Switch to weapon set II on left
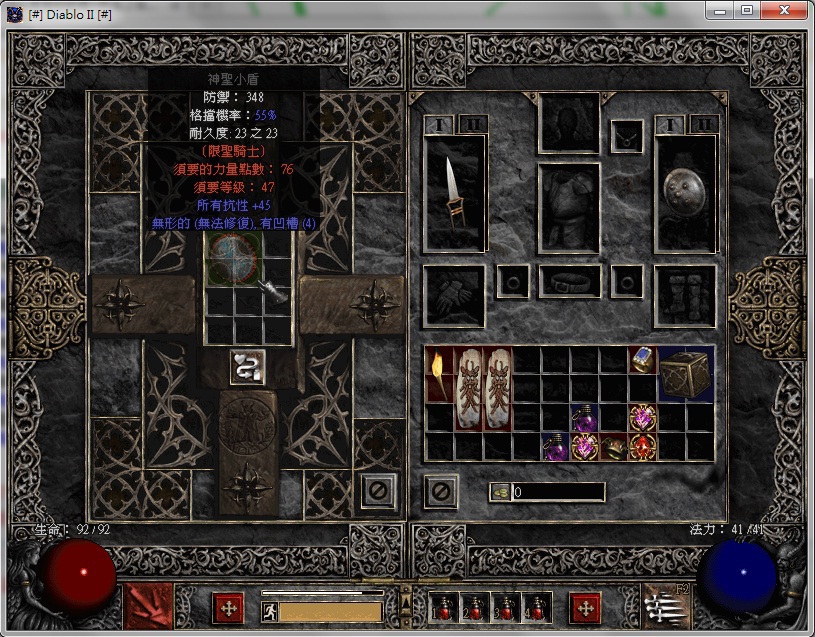This screenshot has height=637, width=815. point(471,124)
